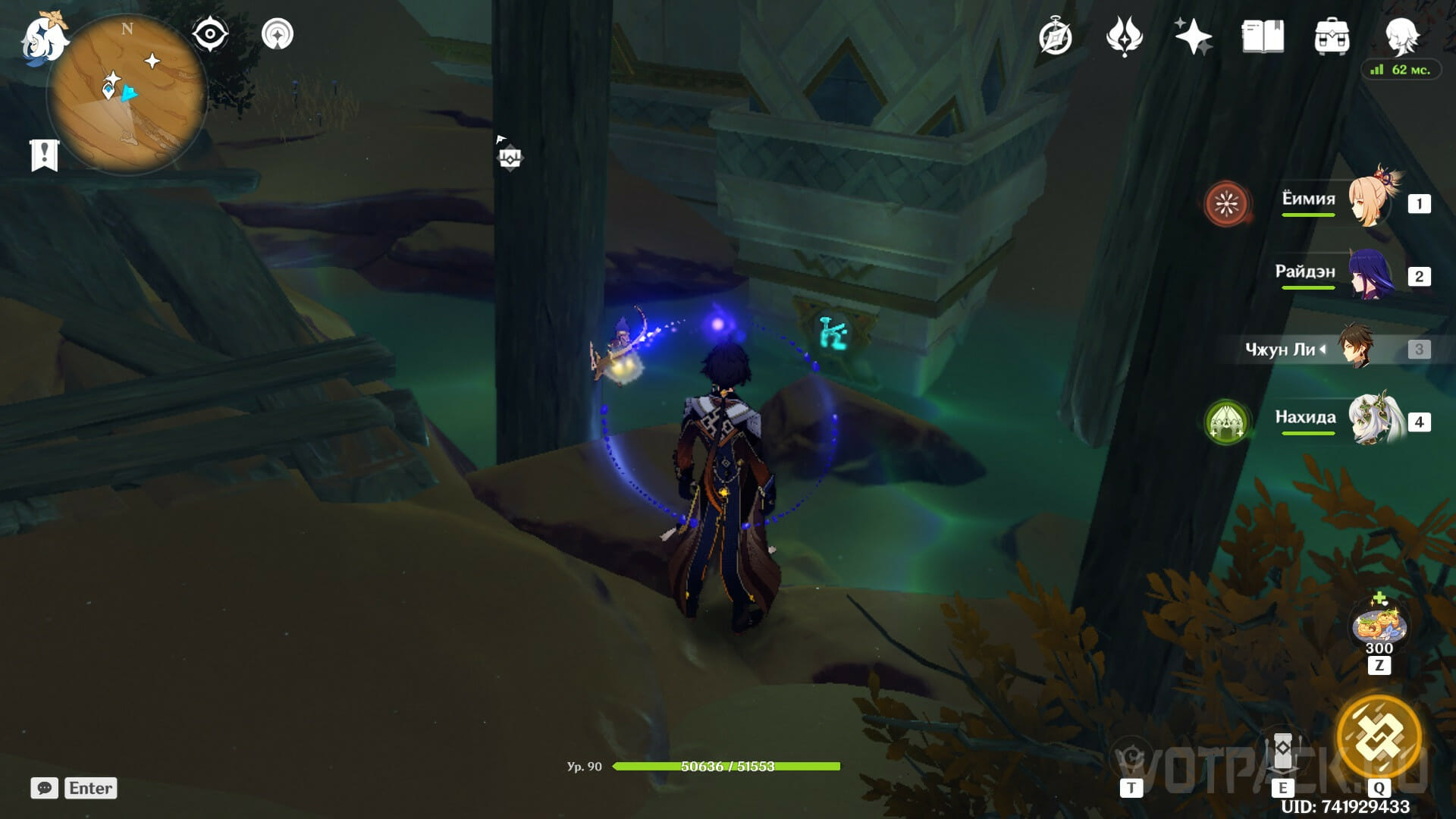
Task: Open the co-op mode signal icon
Action: coord(278,35)
